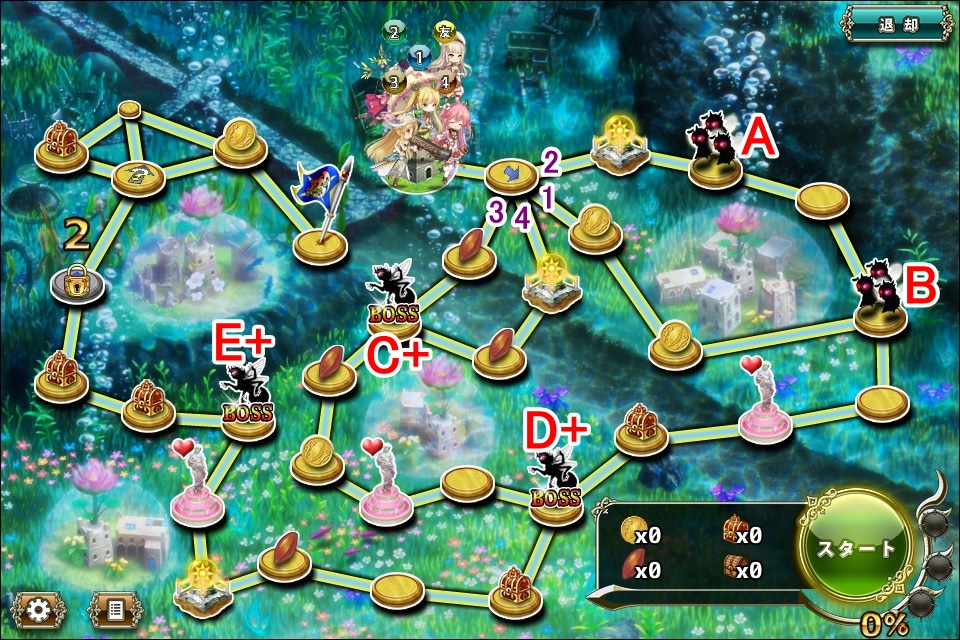Screen dimensions: 960x640
Task: Click the locked padlock node
Action: 76,283
